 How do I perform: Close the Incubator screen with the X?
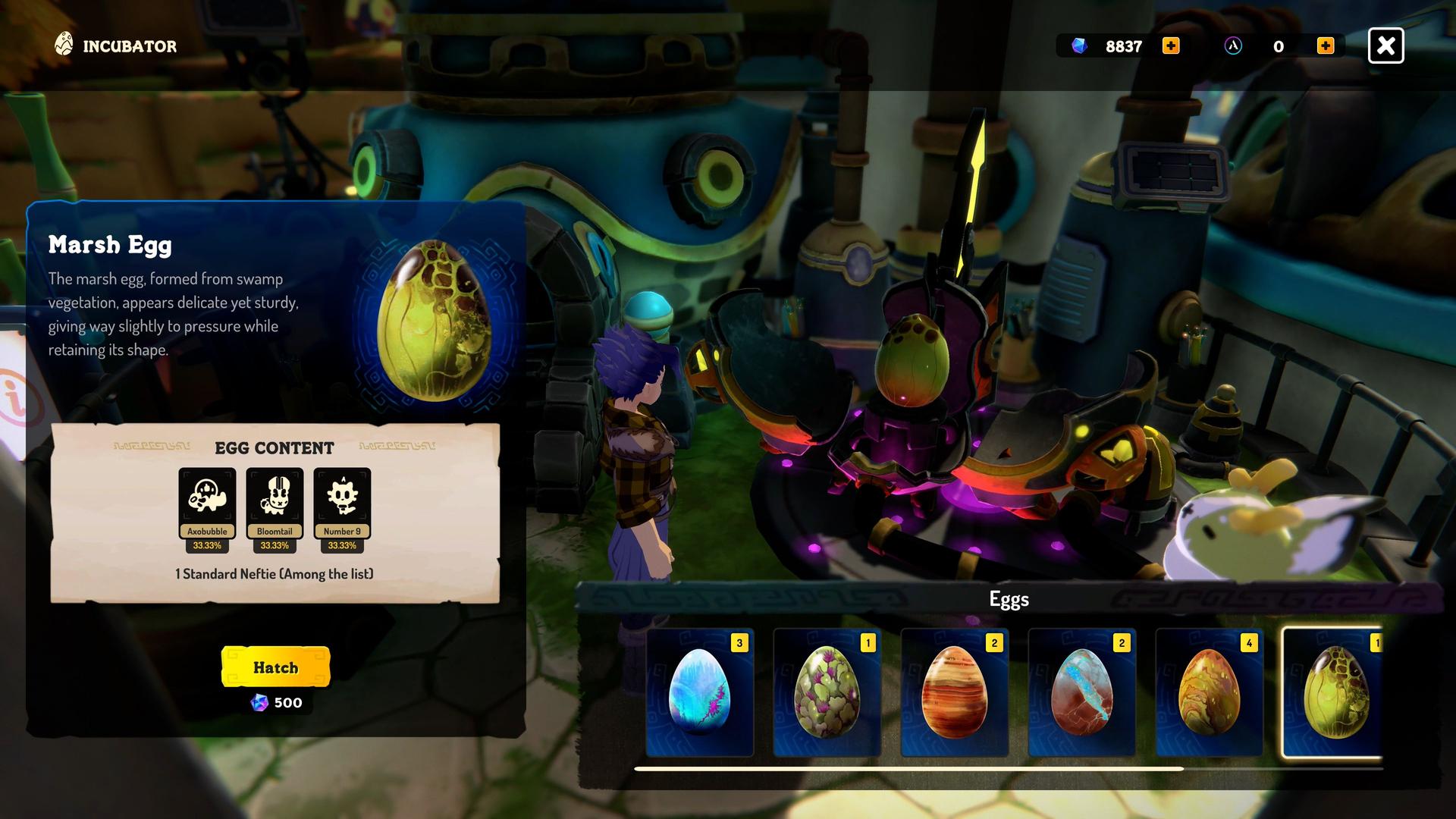[1386, 45]
